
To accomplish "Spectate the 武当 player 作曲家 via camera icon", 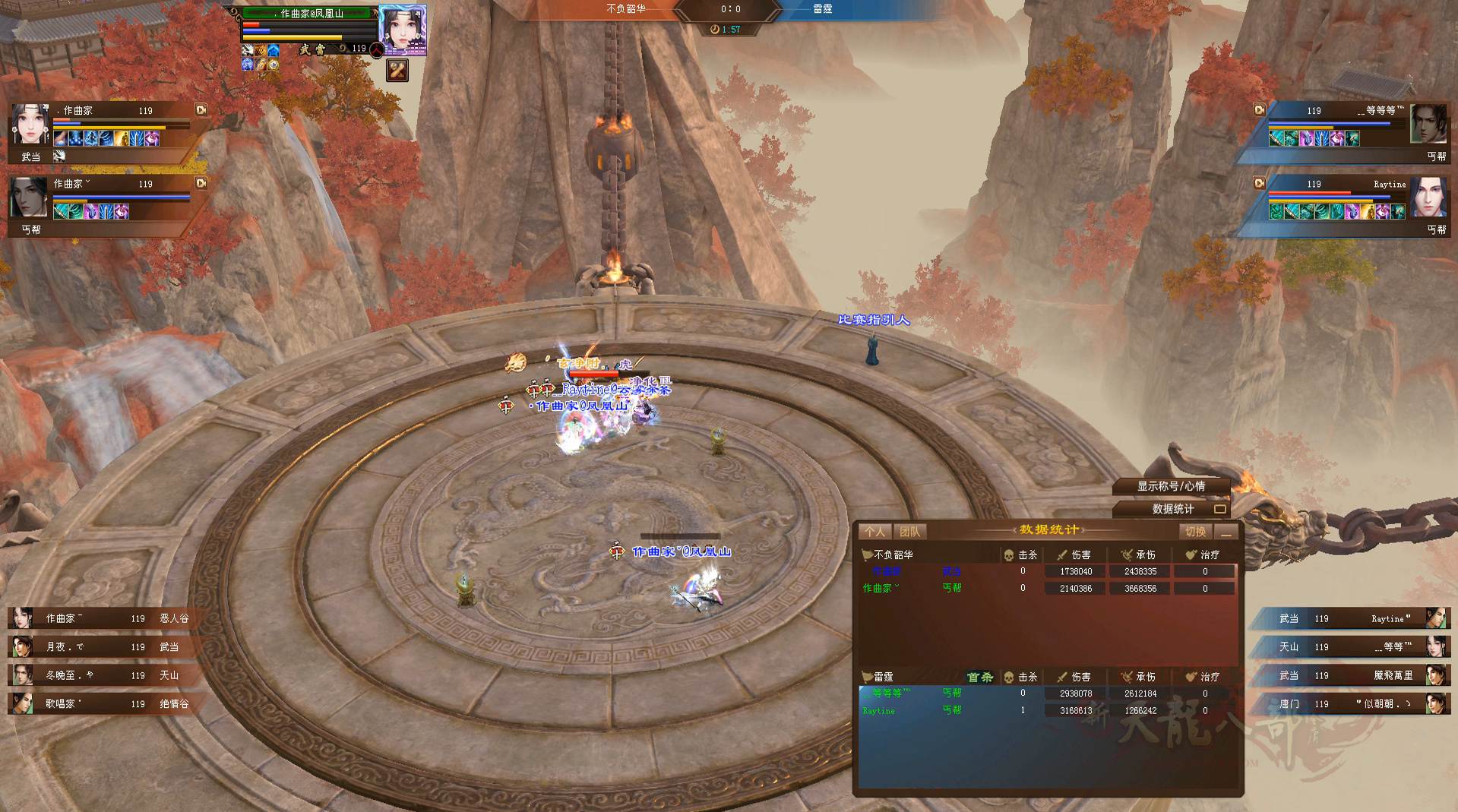I will pos(201,110).
